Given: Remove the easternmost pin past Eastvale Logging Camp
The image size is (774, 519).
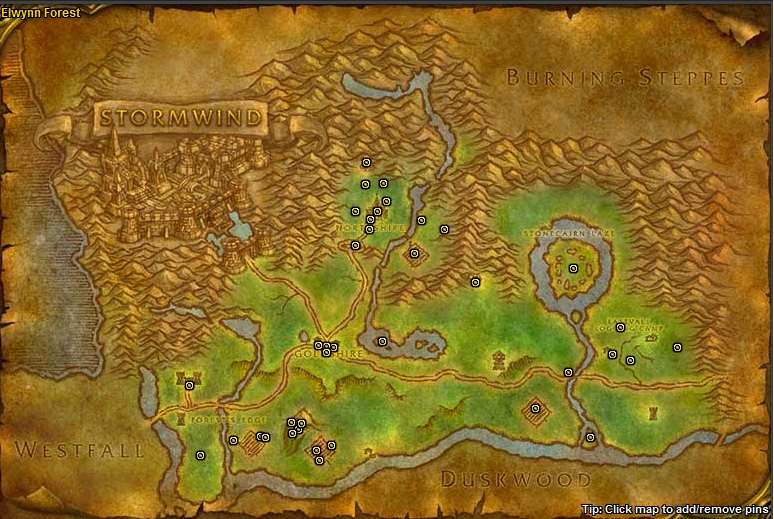Looking at the screenshot, I should point(677,348).
